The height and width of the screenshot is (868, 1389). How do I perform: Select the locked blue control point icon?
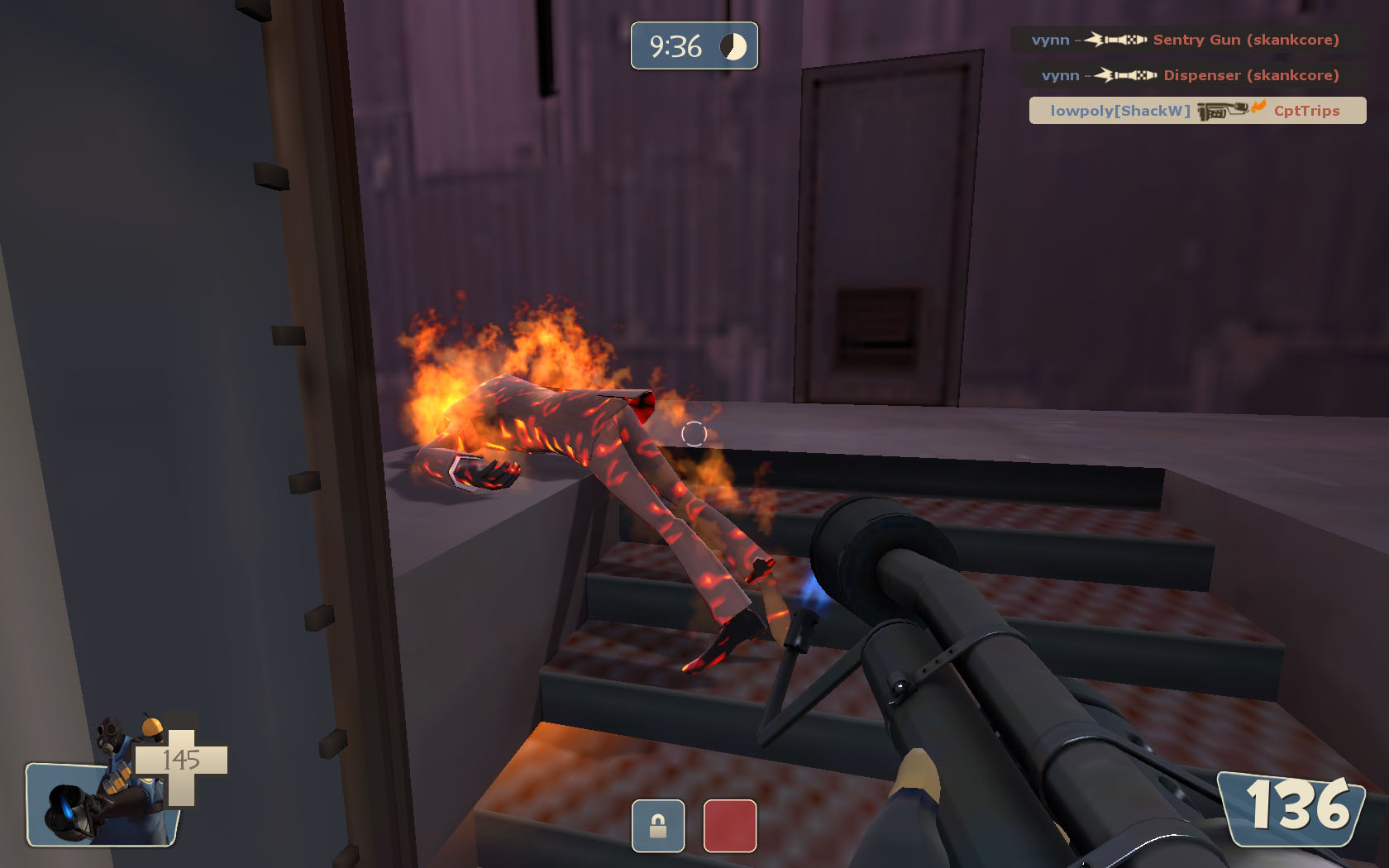(x=658, y=825)
